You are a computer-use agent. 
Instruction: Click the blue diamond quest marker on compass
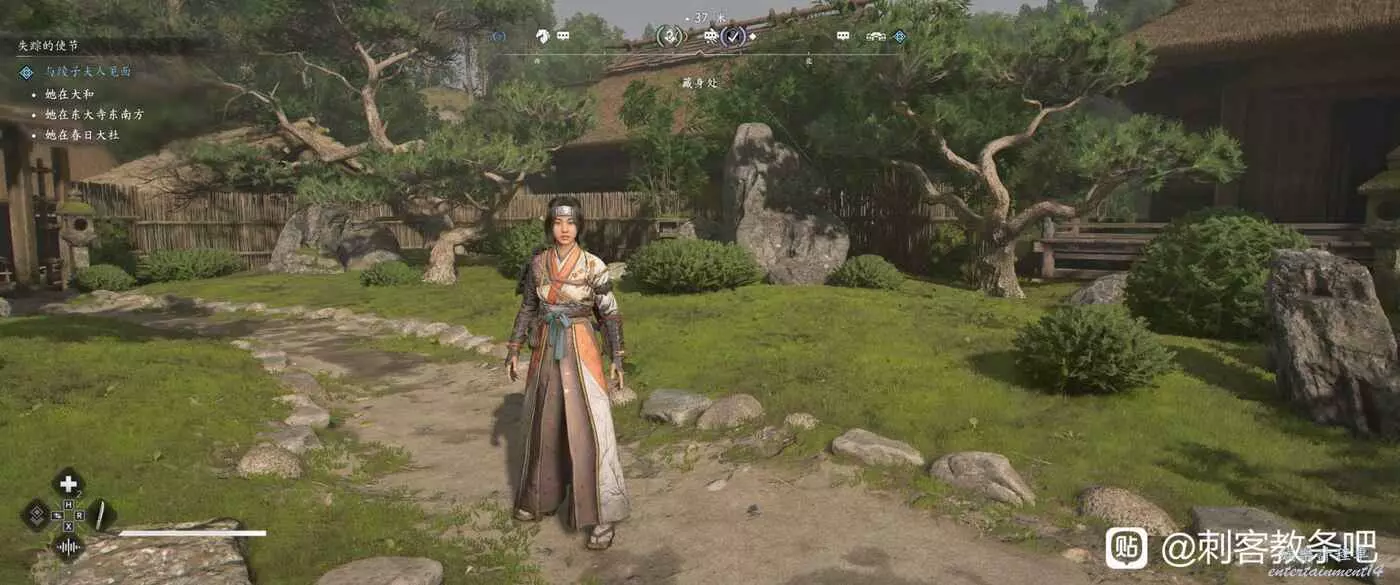pyautogui.click(x=899, y=36)
